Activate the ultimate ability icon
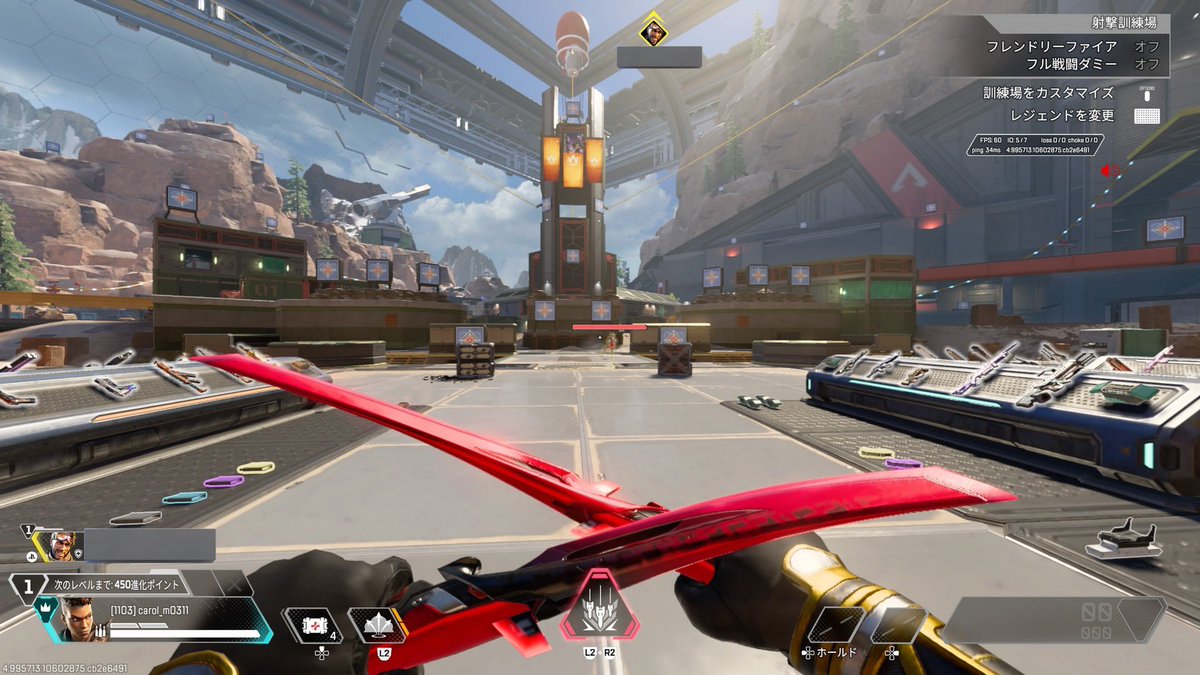 pyautogui.click(x=599, y=605)
